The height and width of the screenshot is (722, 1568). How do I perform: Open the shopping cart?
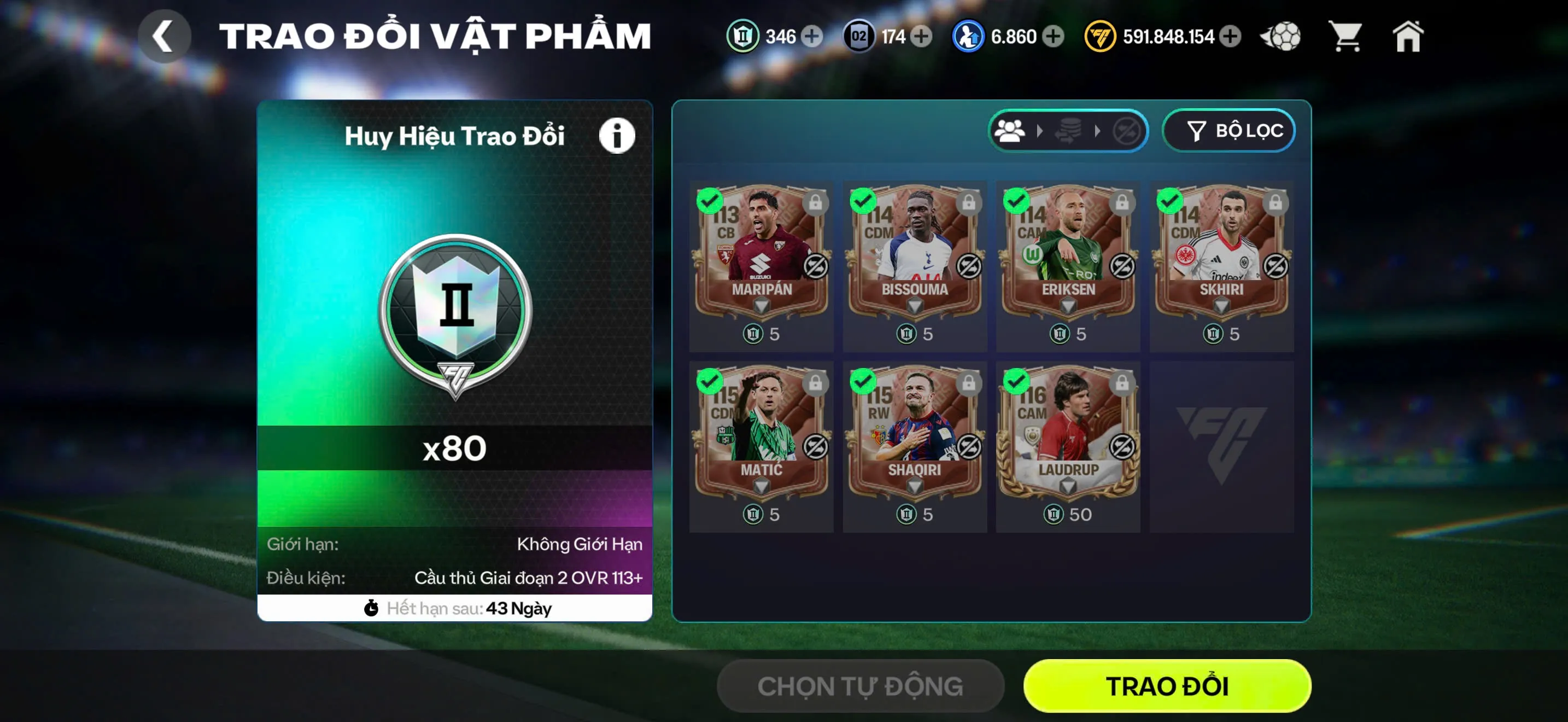(1347, 37)
